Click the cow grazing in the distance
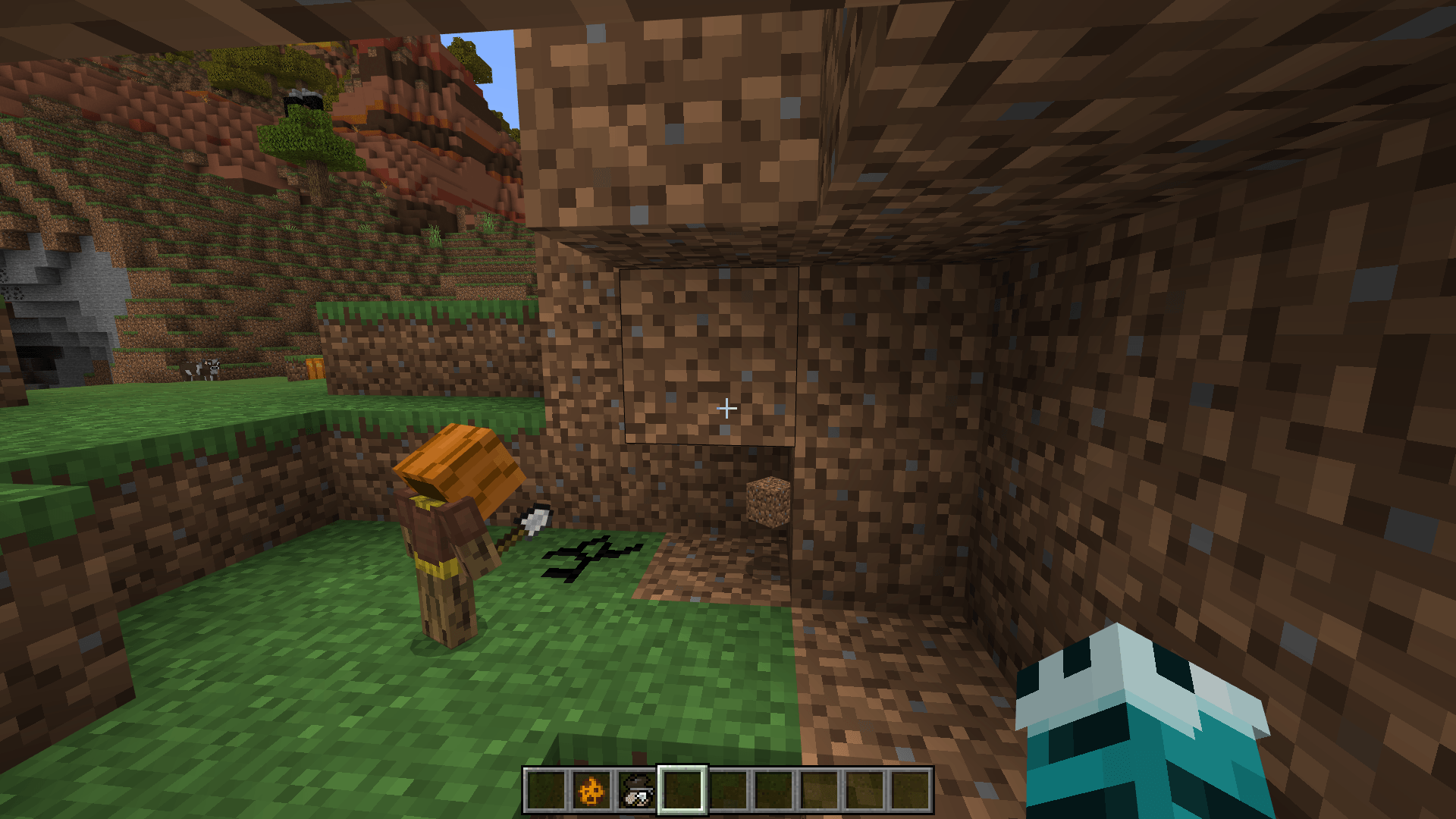Screen dimensions: 1456x819 [199, 367]
